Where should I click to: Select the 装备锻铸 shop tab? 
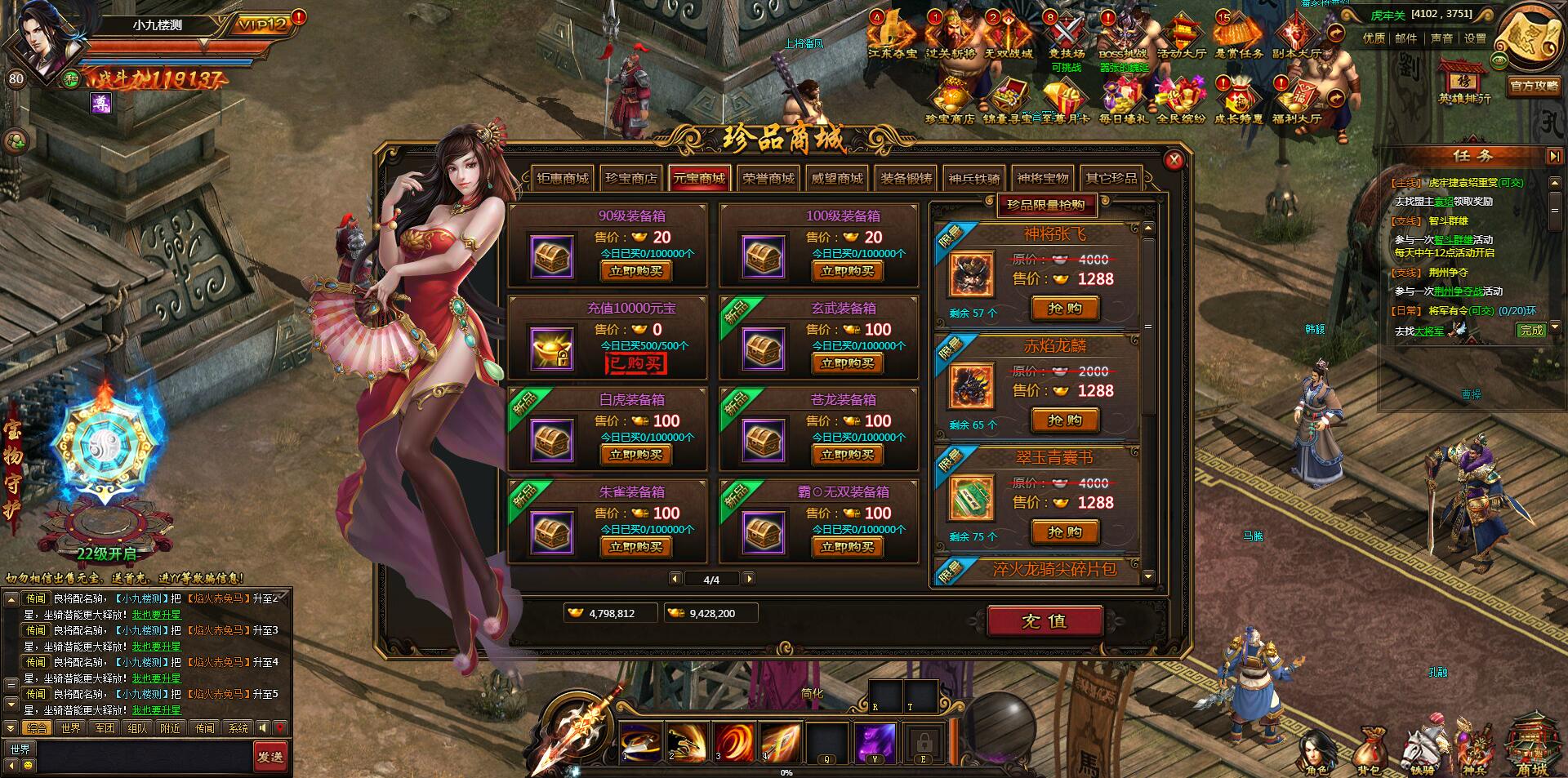[x=906, y=179]
